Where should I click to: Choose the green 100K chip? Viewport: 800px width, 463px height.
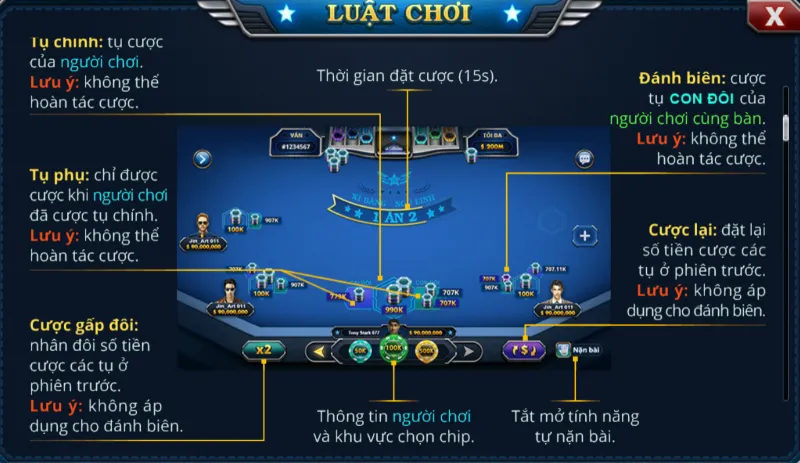pyautogui.click(x=393, y=351)
